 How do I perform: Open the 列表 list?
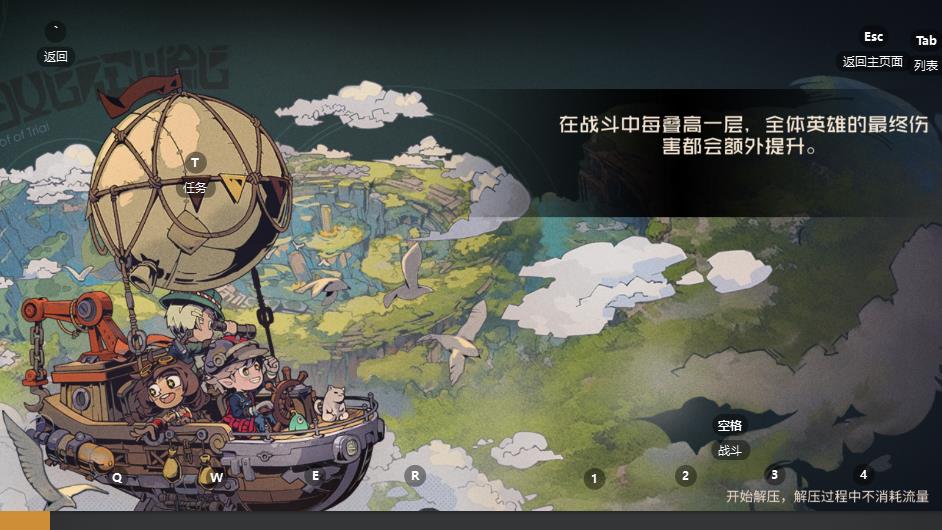(926, 66)
